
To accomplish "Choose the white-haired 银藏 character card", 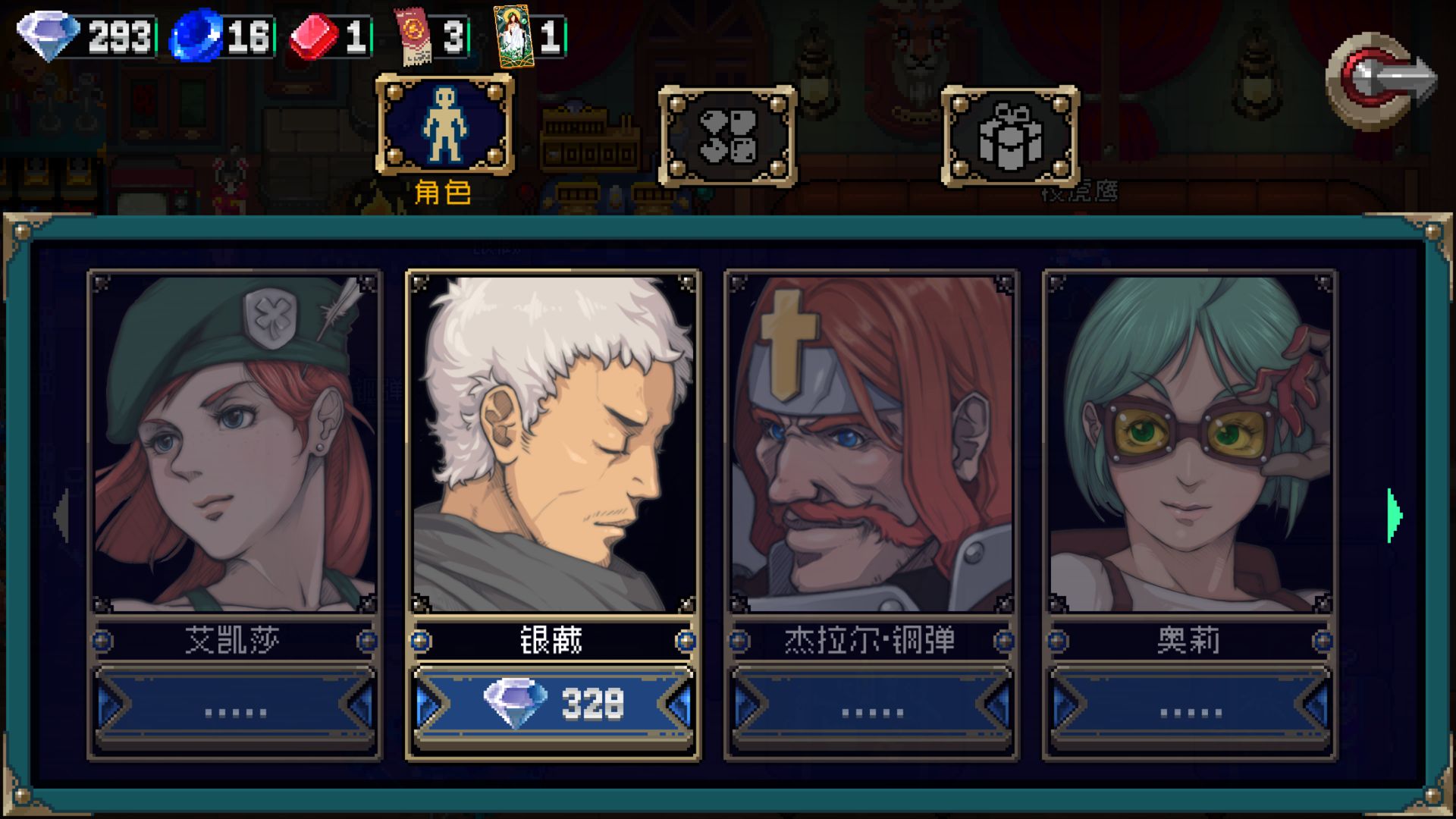I will pyautogui.click(x=553, y=444).
